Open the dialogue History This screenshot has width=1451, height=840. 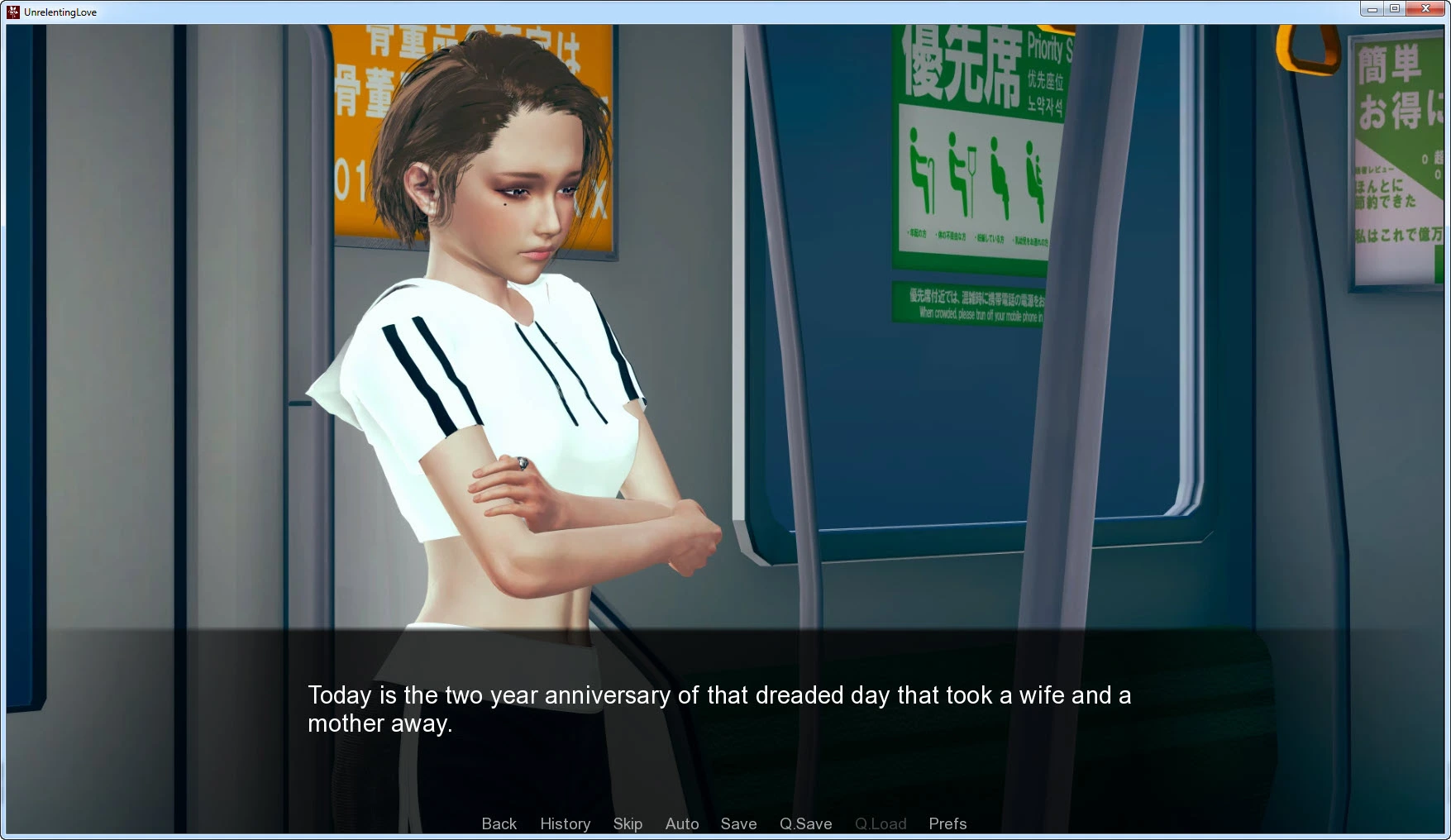coord(565,823)
